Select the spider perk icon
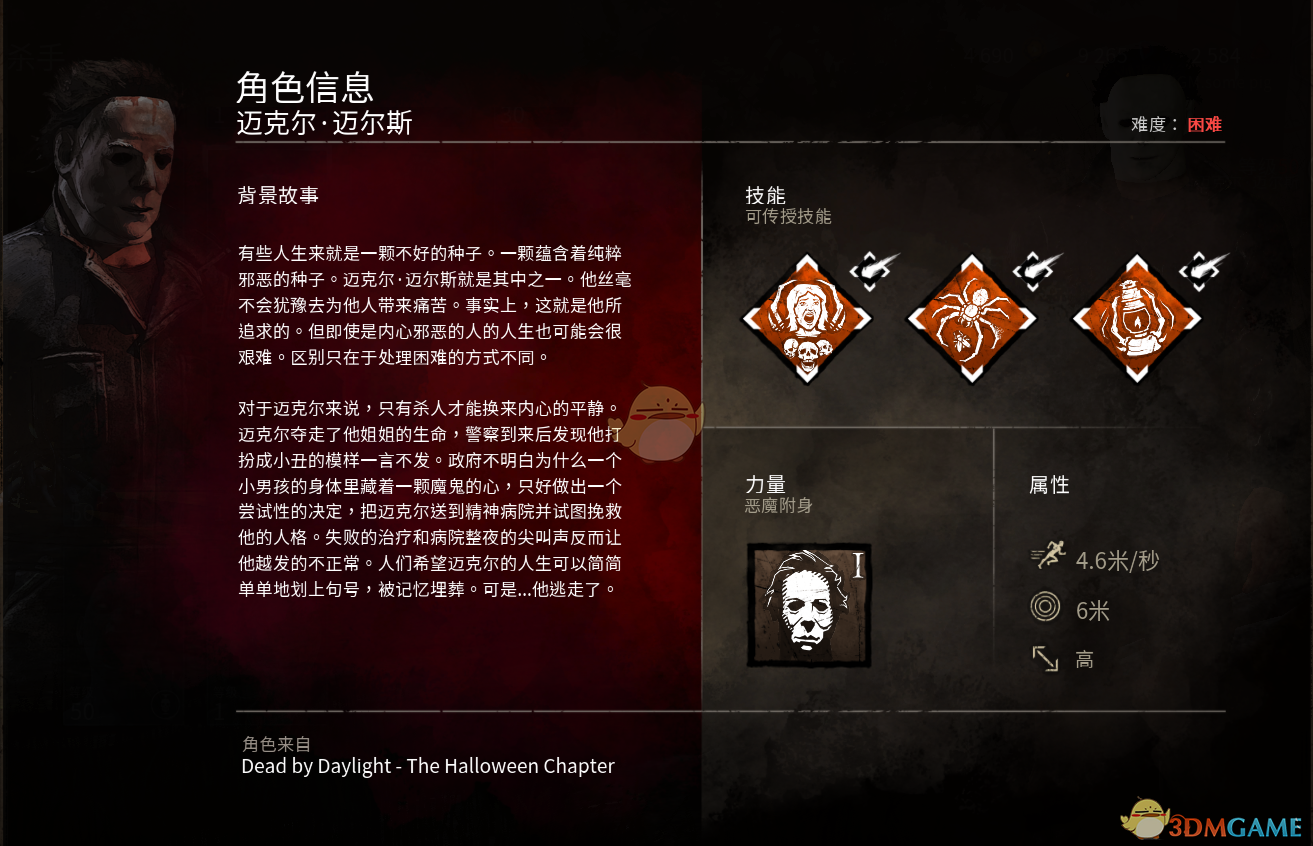The height and width of the screenshot is (846, 1313). pyautogui.click(x=971, y=317)
